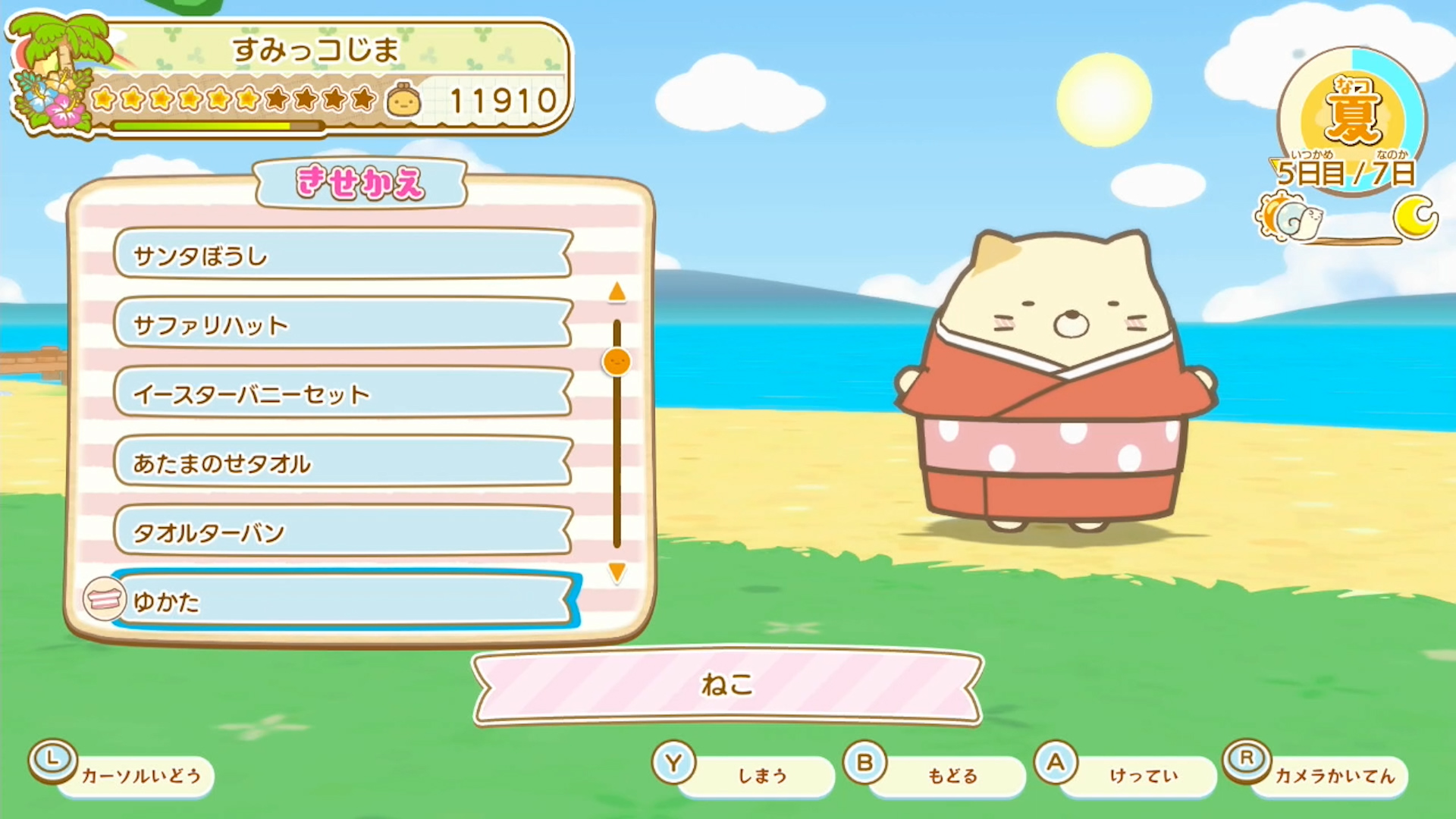Click the R button camera rotation icon
This screenshot has width=1456, height=819.
tap(1247, 761)
